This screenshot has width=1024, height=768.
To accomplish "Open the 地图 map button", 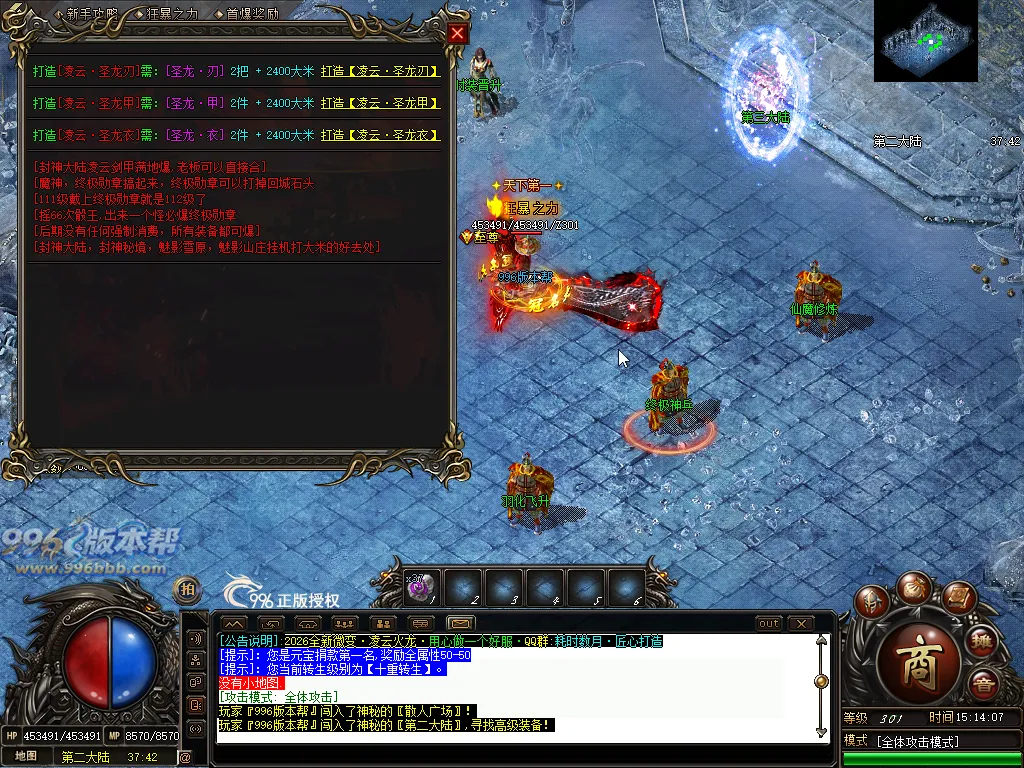I will coord(26,757).
